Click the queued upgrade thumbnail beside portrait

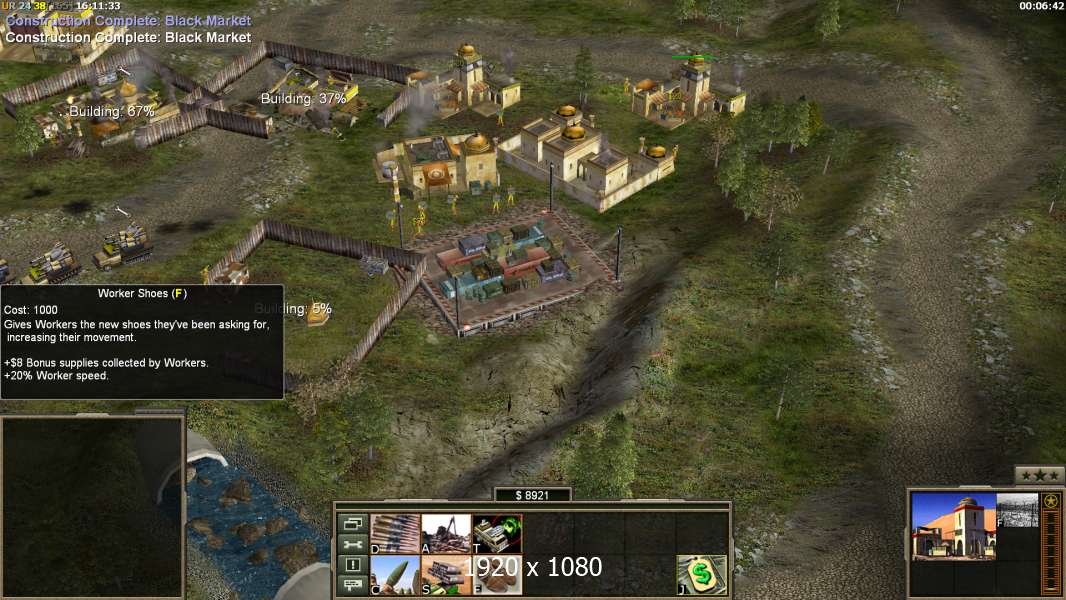[x=1017, y=510]
